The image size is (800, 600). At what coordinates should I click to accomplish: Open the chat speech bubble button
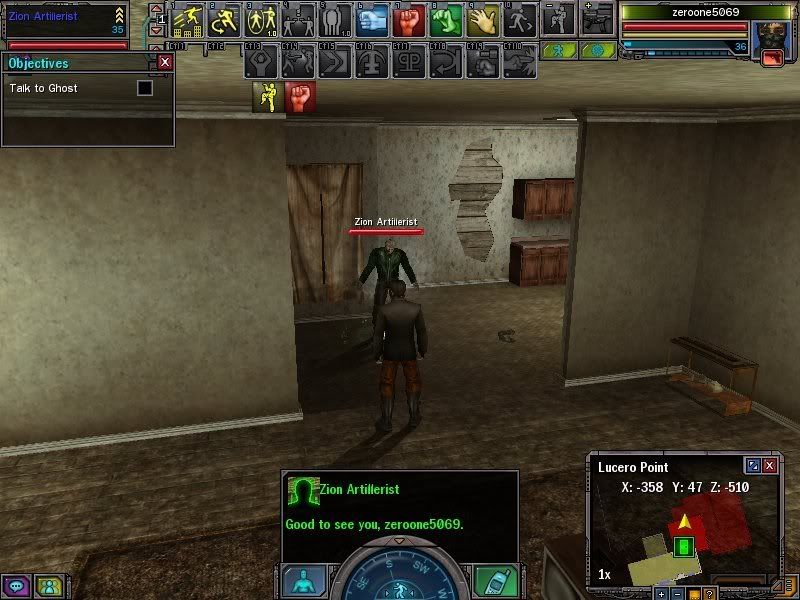click(17, 586)
